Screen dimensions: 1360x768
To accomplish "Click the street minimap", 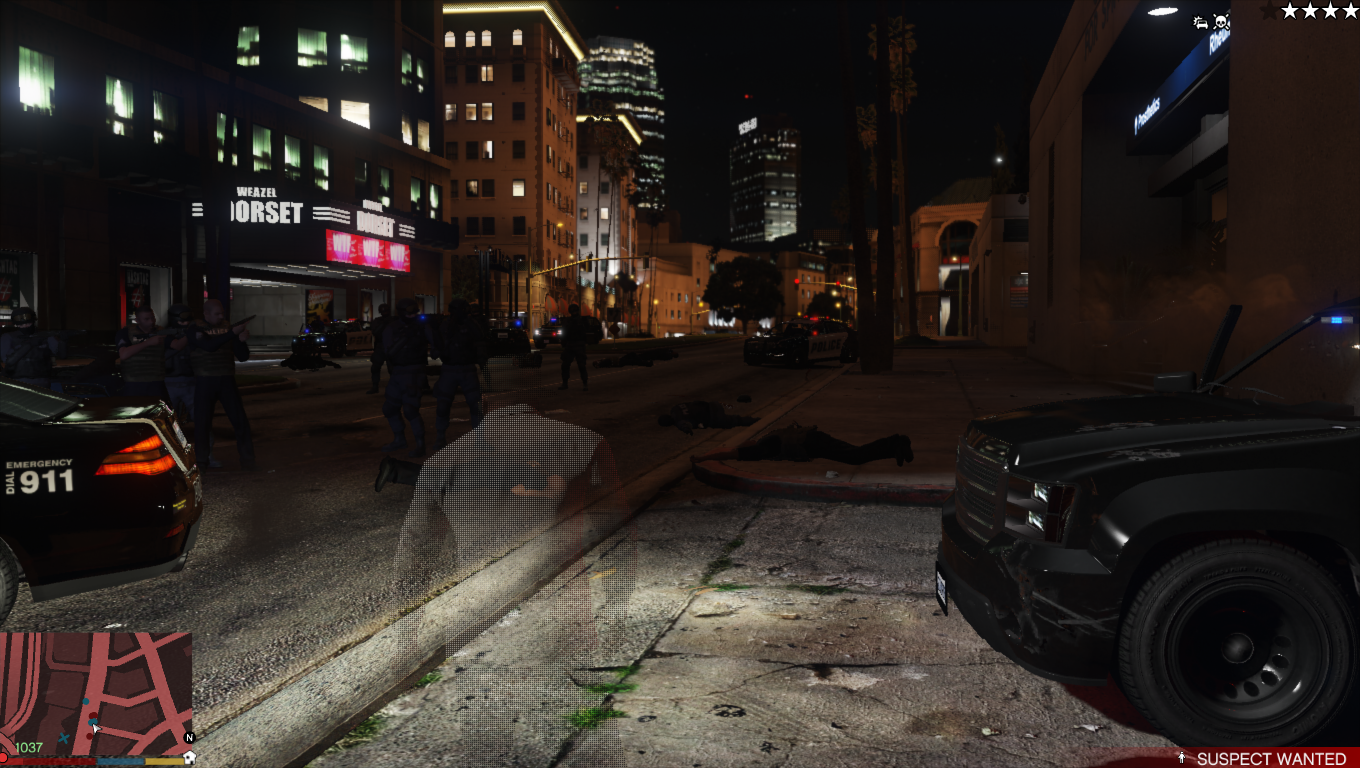I will (96, 692).
